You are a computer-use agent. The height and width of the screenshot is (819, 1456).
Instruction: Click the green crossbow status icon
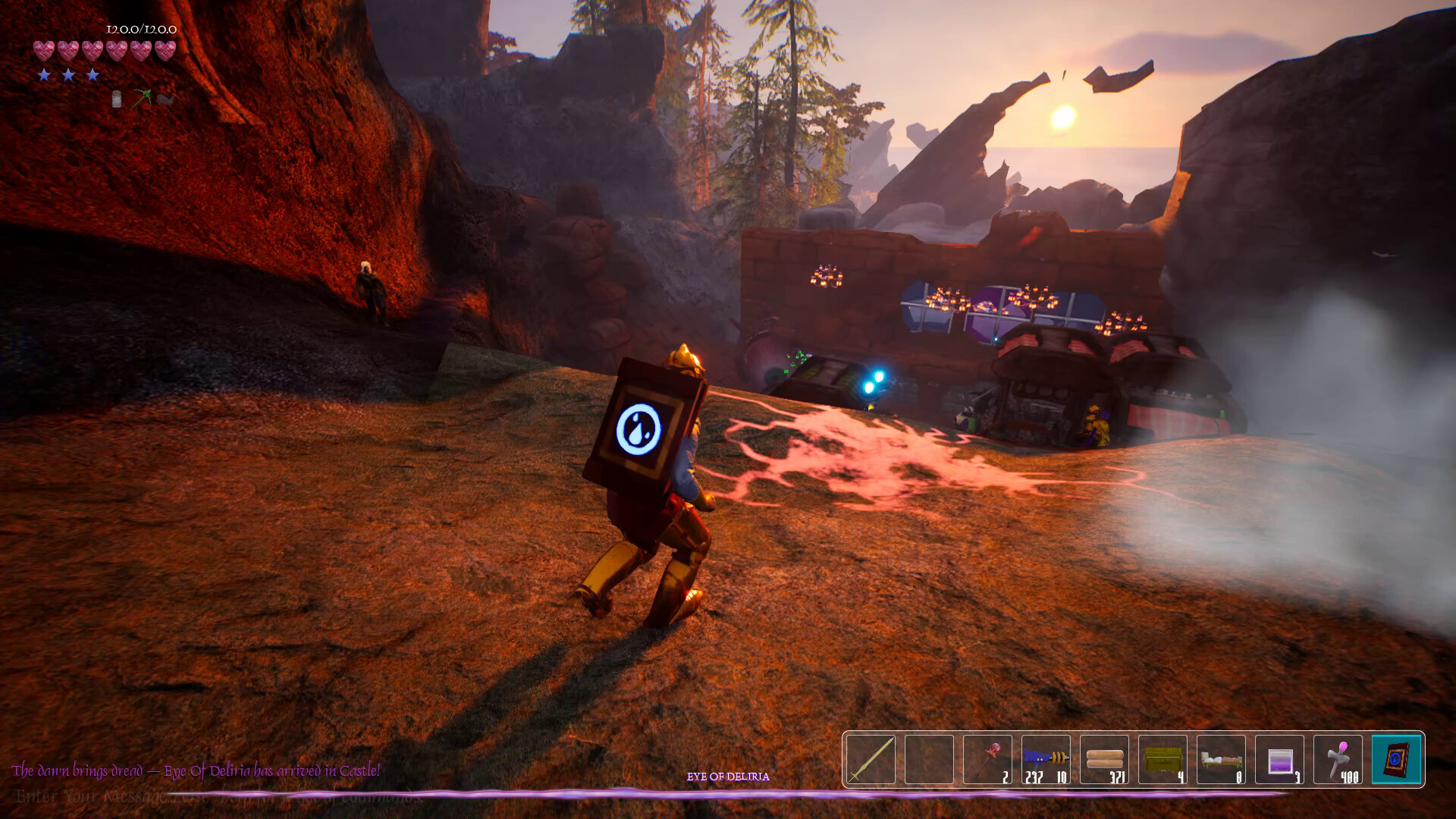coord(142,99)
